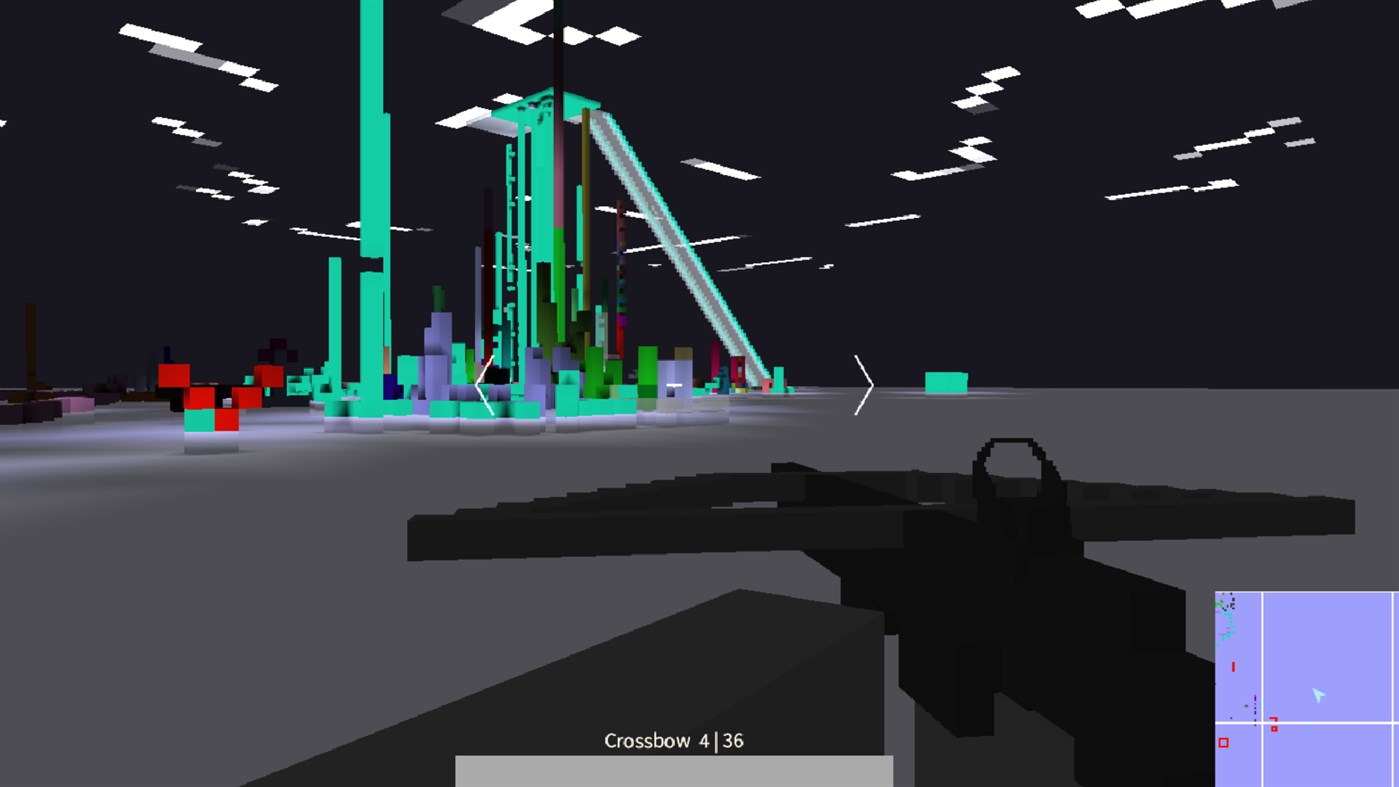Select the large red square minimap marker

(x=1224, y=742)
